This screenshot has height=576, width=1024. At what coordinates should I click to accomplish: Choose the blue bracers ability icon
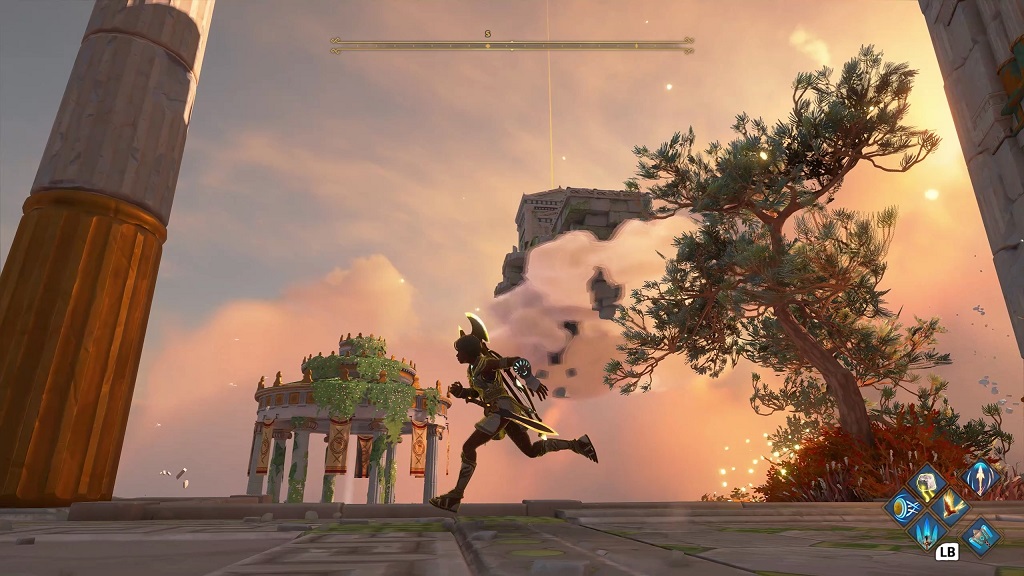tap(981, 535)
